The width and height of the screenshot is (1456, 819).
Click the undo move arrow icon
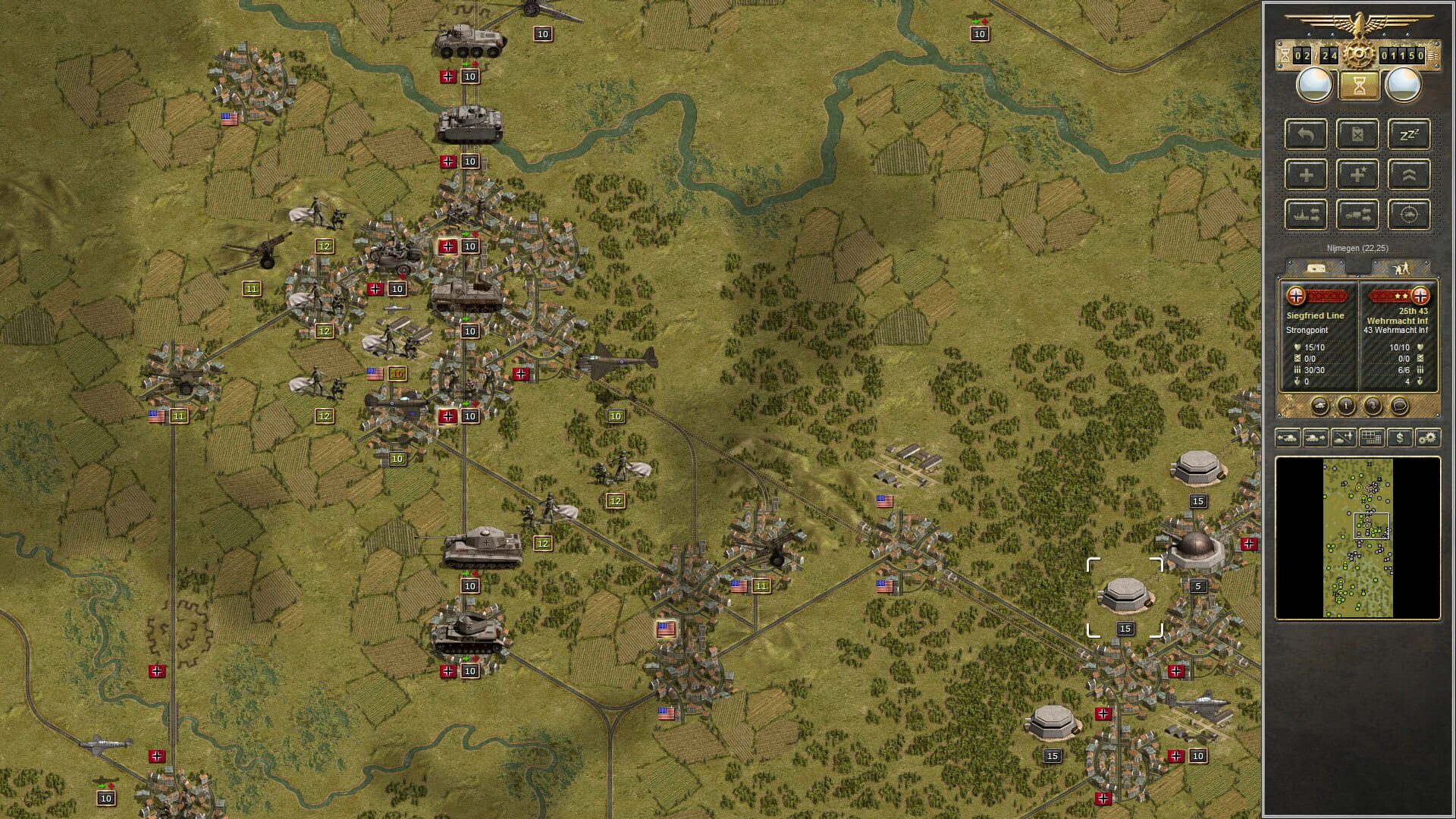(1307, 135)
